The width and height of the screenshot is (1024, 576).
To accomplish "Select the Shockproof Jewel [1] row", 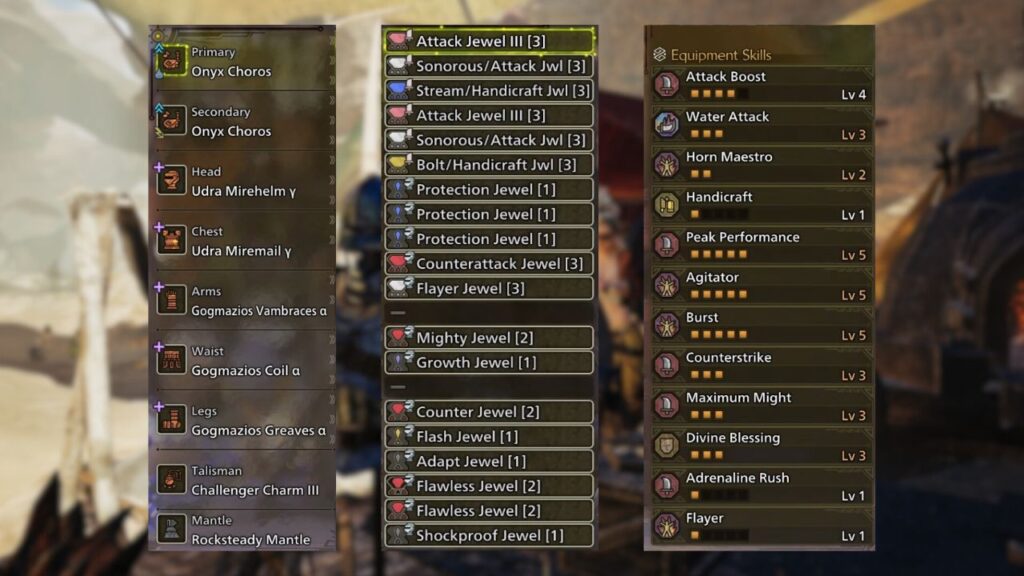I will (x=489, y=535).
